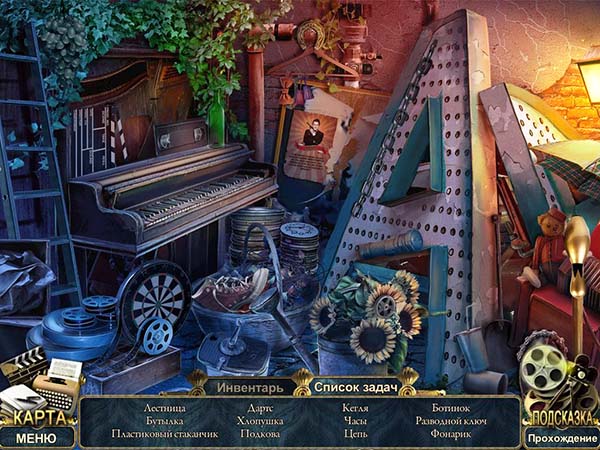
Task: Select the Бутылка entry in the list
Action: coord(165,421)
